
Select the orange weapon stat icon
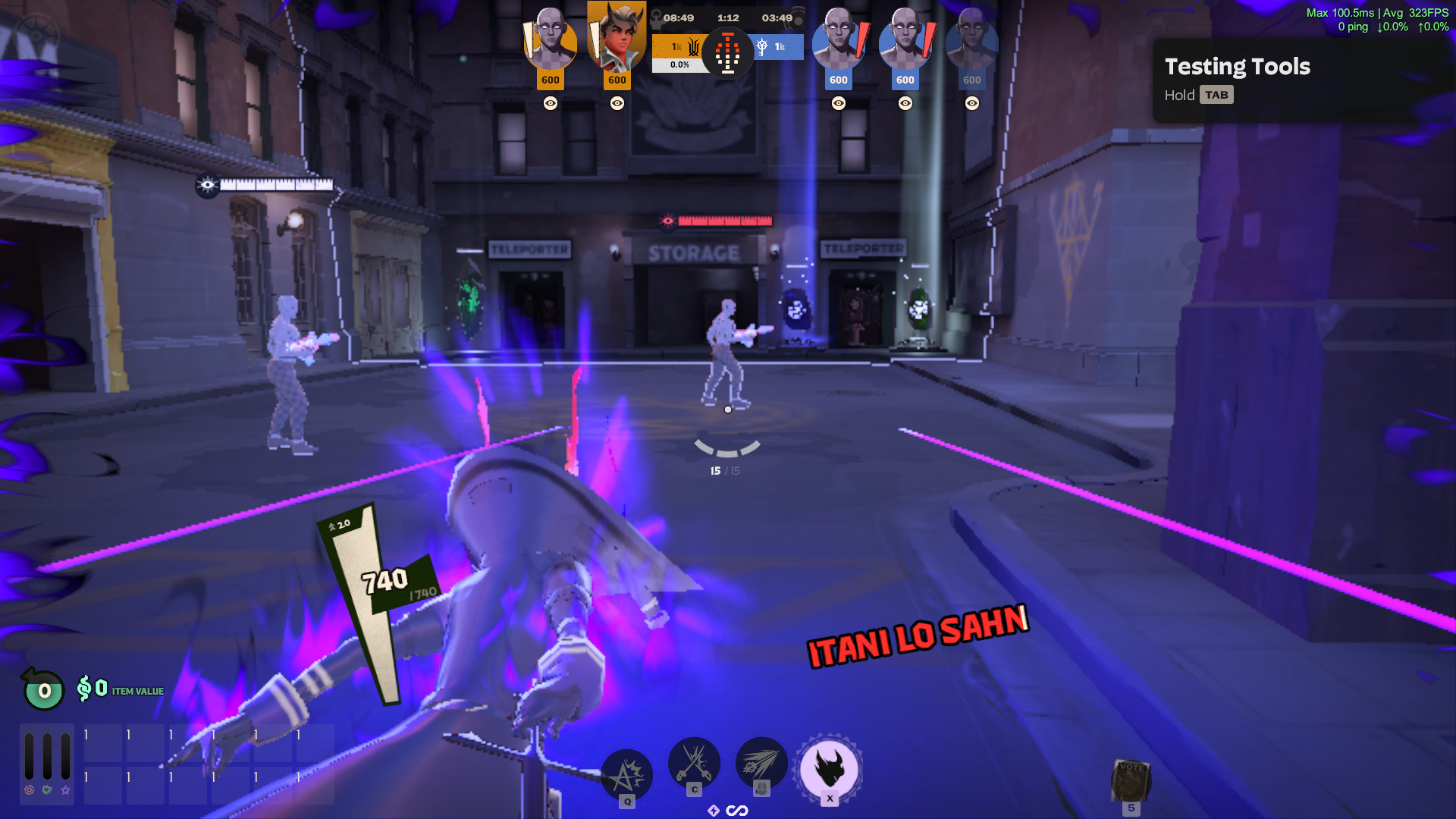[29, 790]
